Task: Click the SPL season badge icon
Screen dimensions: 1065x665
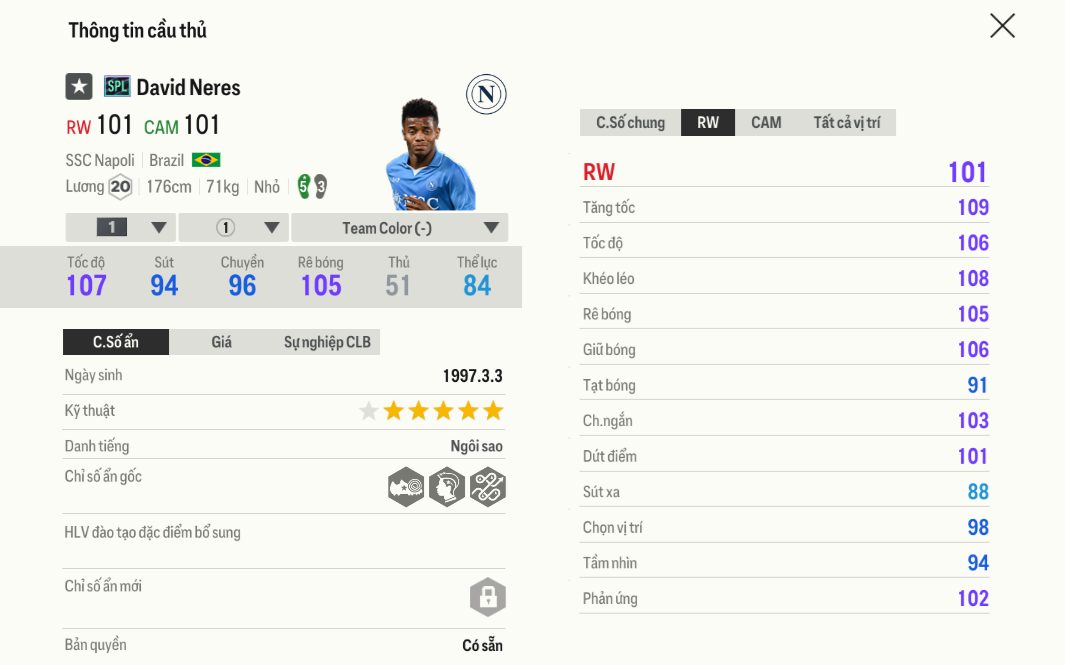Action: point(117,87)
